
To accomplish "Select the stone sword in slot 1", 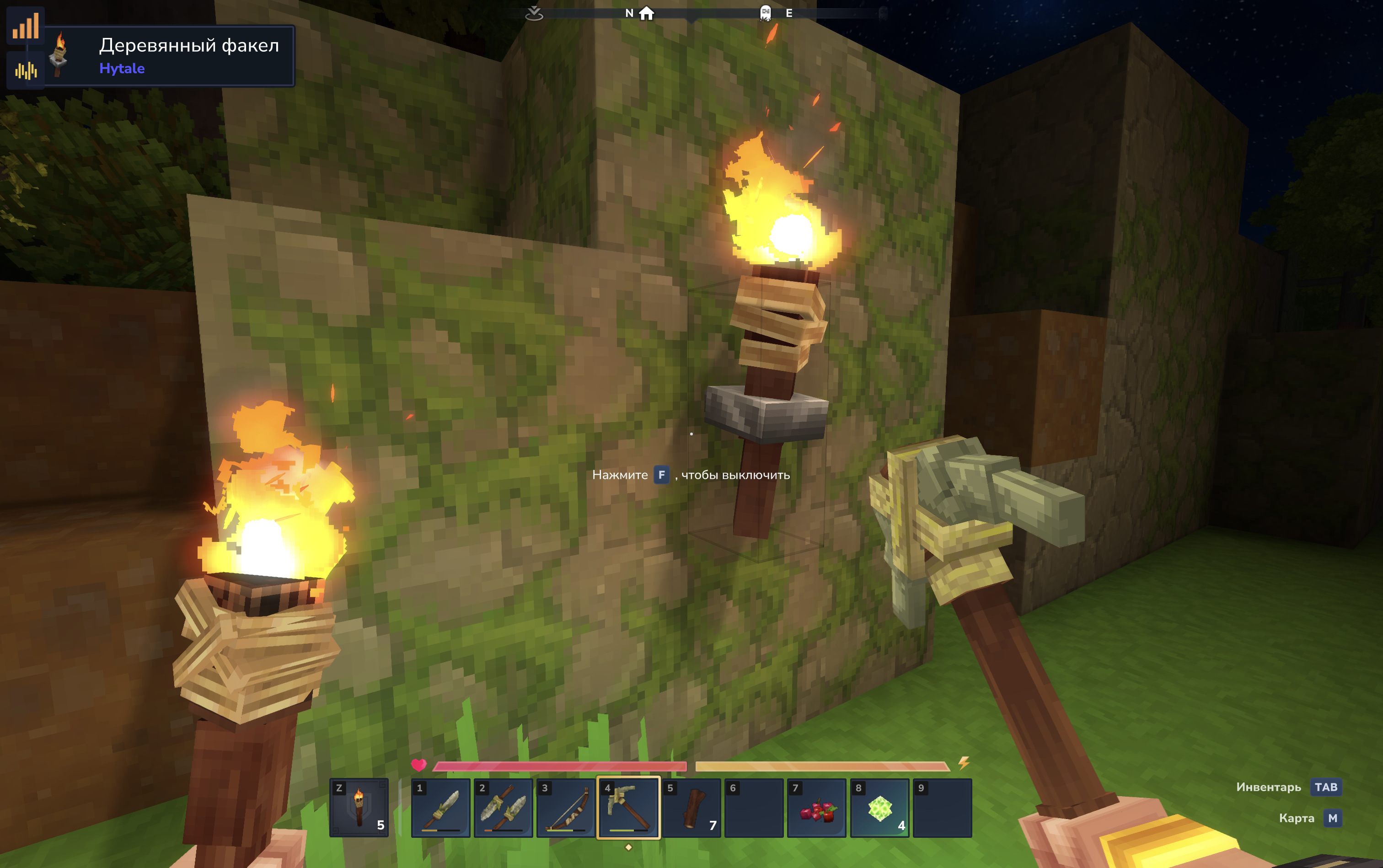I will tap(440, 808).
